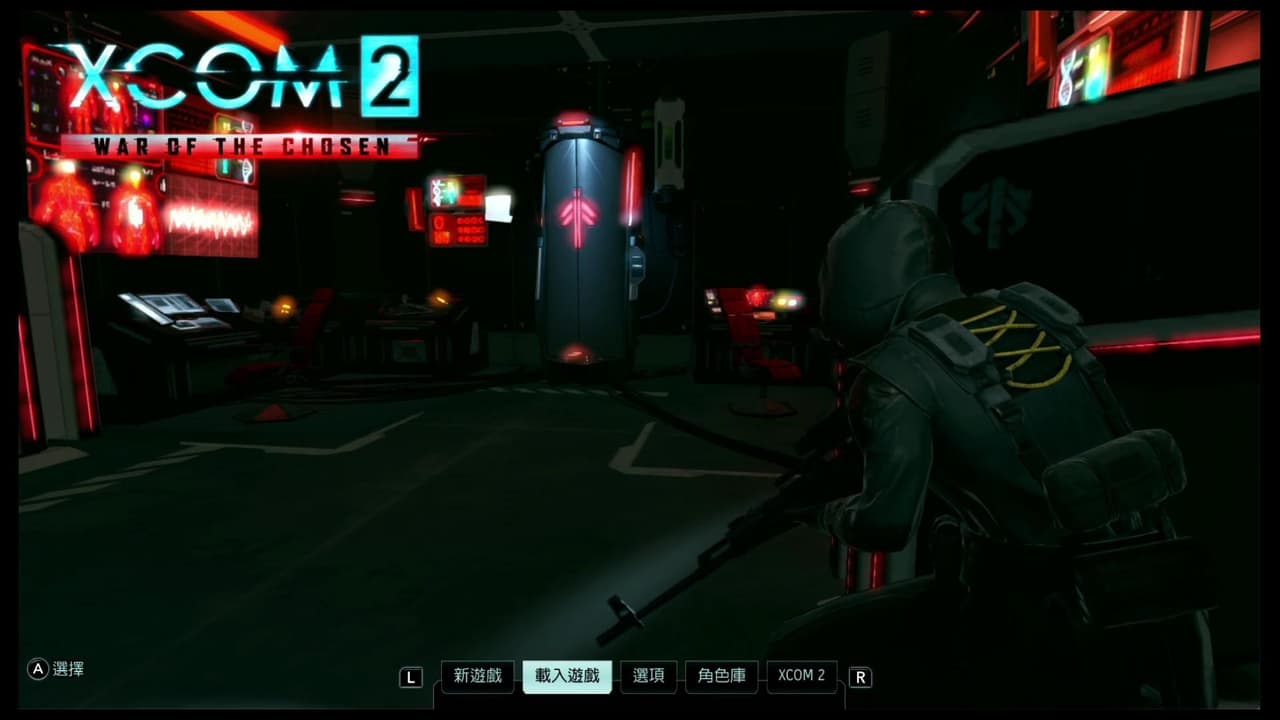Click the highlighted 載入遊戲 load game button
This screenshot has height=720, width=1280.
point(566,677)
